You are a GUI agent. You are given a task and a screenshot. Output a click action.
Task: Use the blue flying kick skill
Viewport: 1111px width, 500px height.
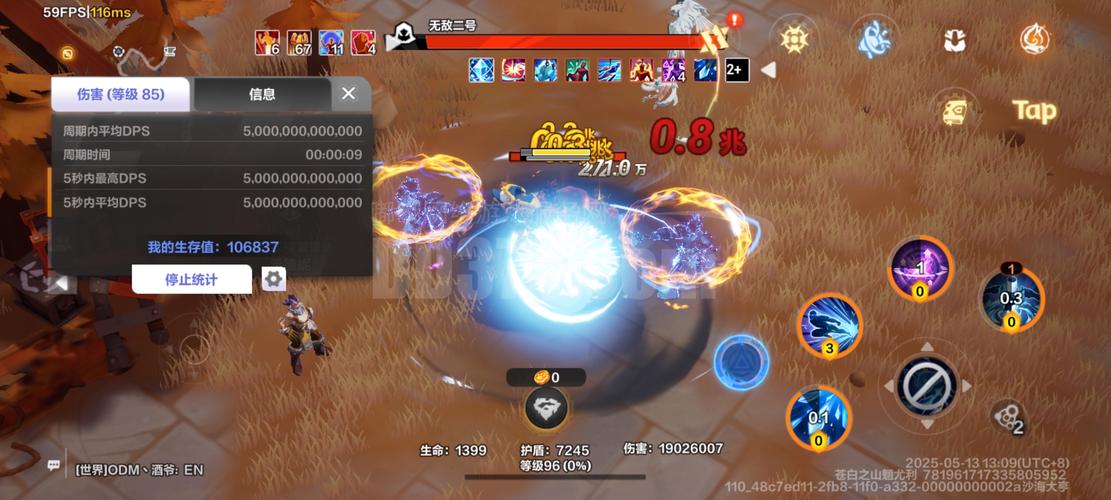829,326
